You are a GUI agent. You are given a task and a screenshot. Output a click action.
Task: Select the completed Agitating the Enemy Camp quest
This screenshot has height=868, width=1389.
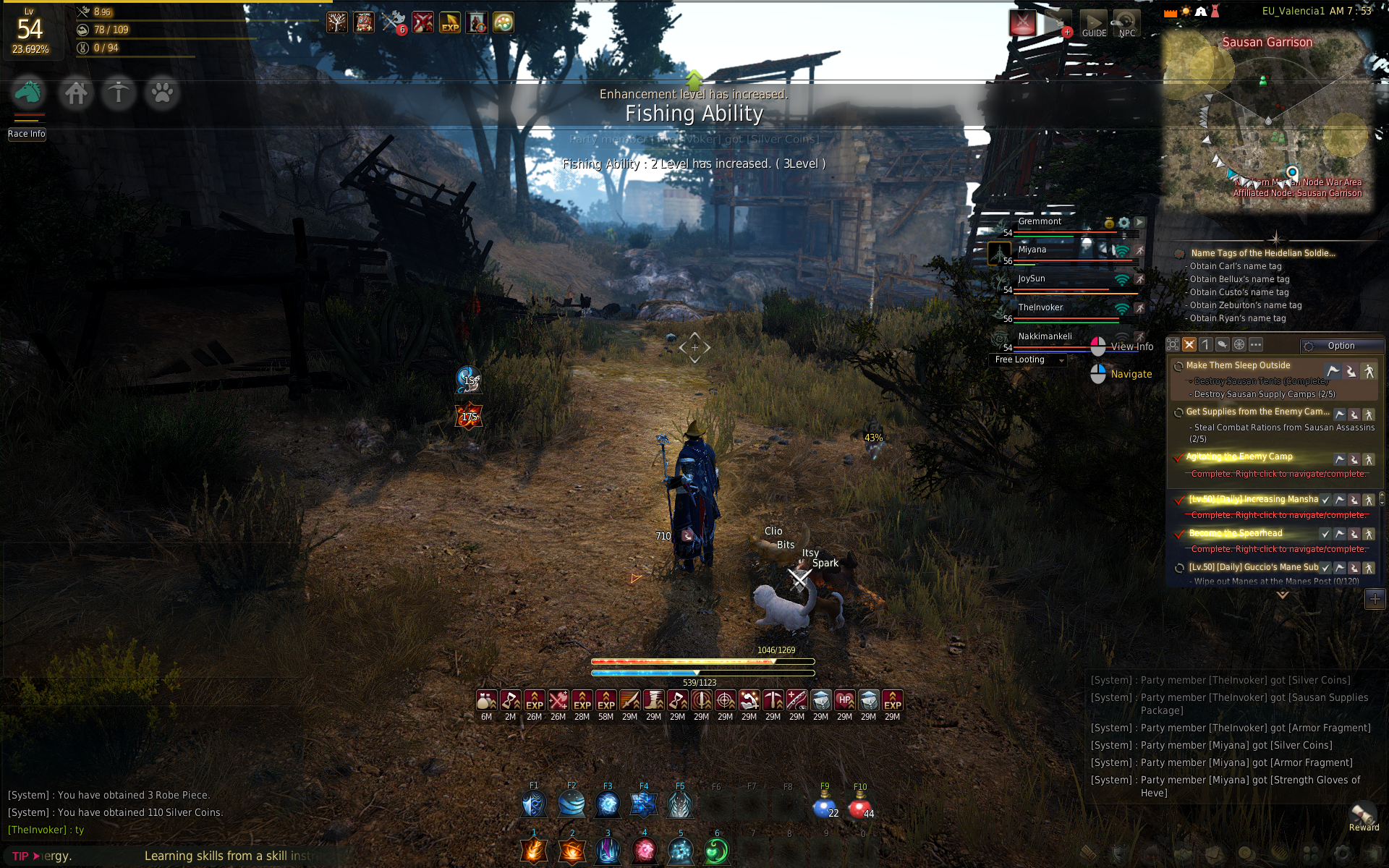click(1239, 456)
